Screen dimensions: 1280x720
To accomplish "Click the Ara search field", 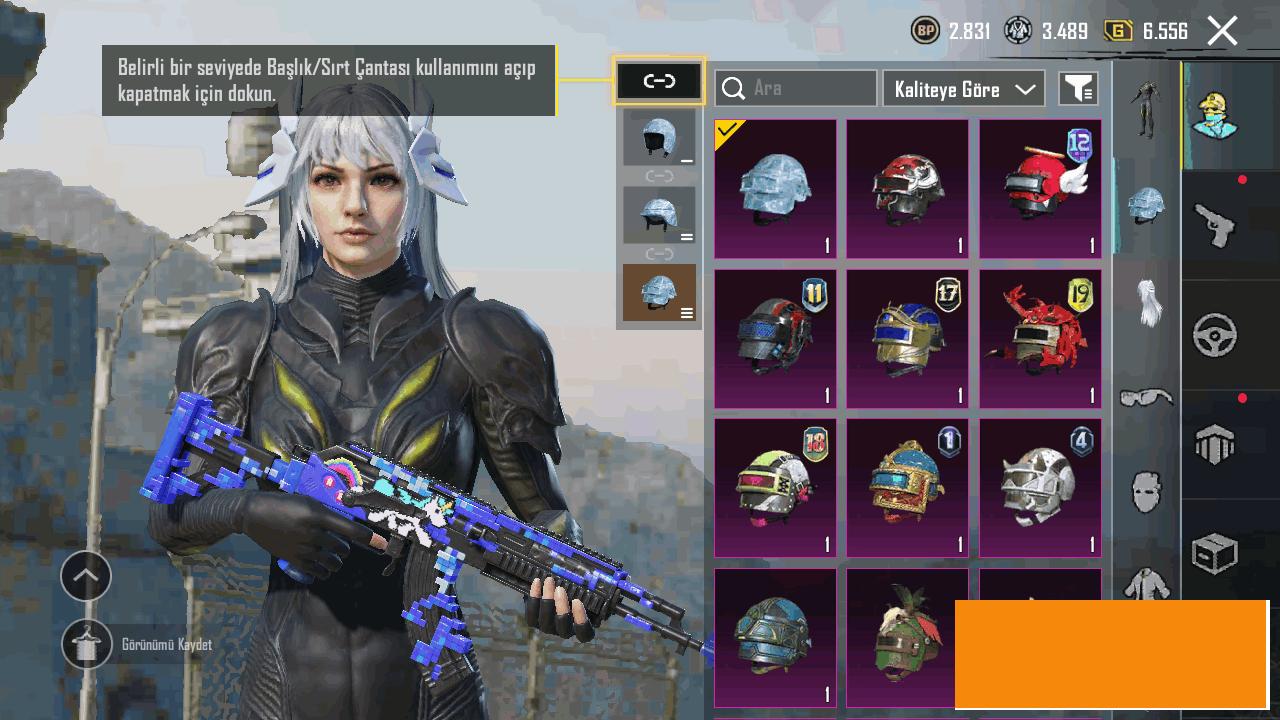I will pyautogui.click(x=797, y=88).
